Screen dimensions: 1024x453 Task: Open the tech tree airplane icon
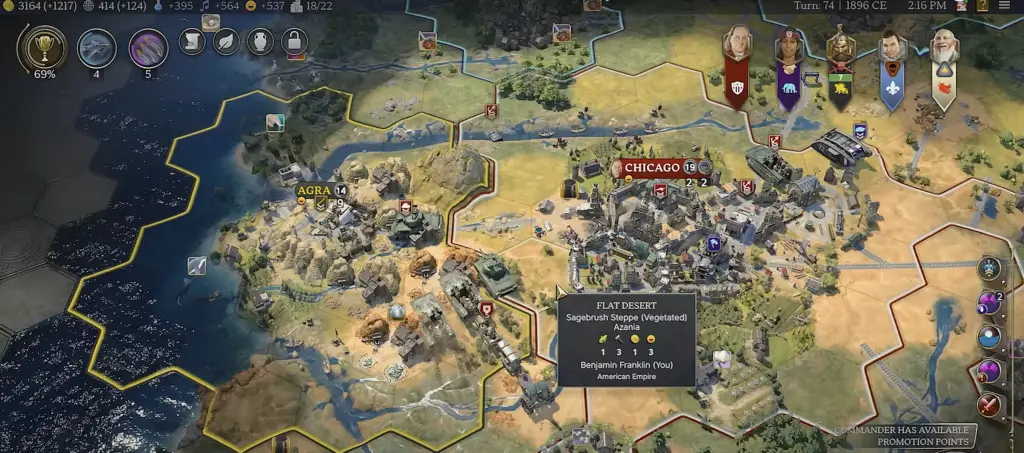[96, 47]
